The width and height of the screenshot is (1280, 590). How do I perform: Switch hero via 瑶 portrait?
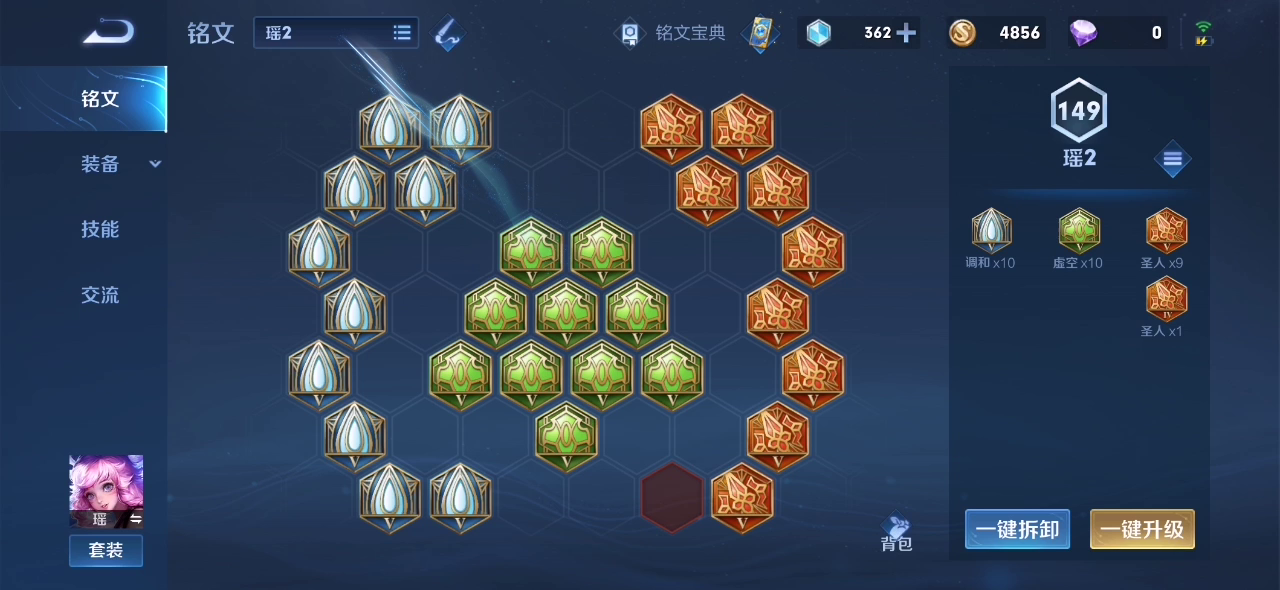[x=106, y=491]
